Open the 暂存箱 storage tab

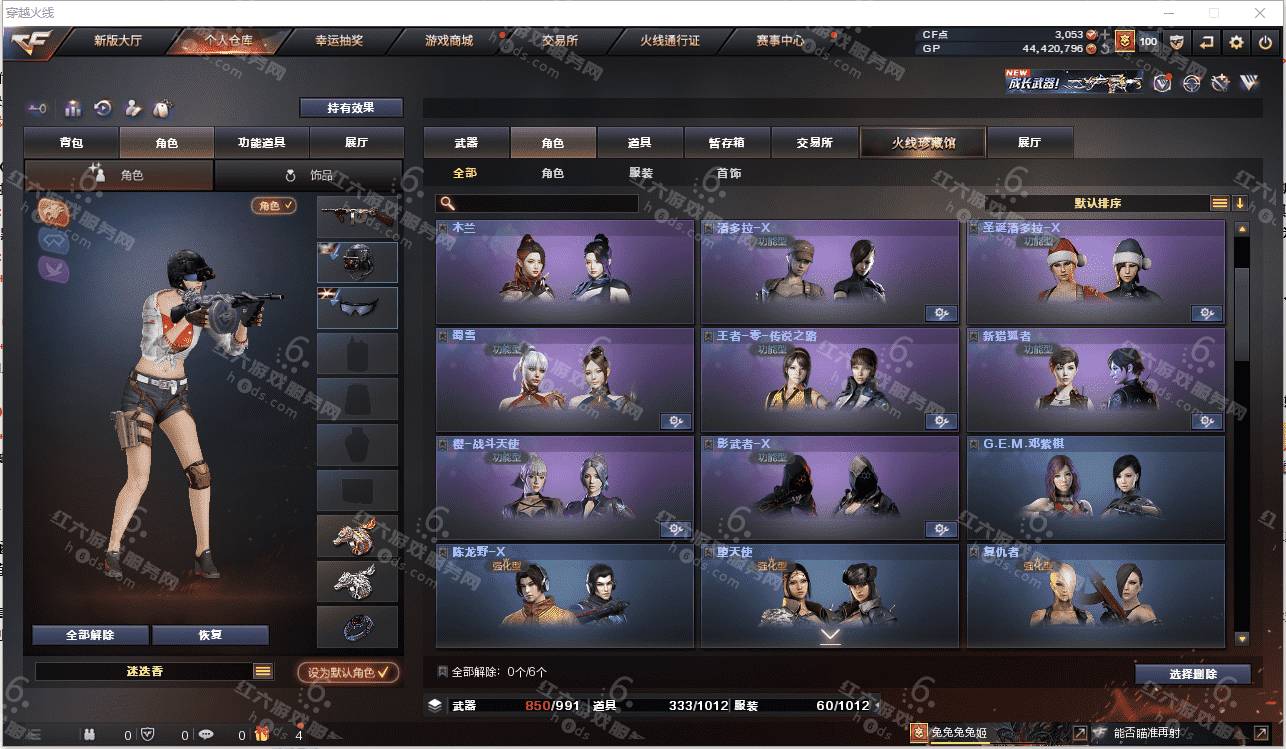[727, 143]
